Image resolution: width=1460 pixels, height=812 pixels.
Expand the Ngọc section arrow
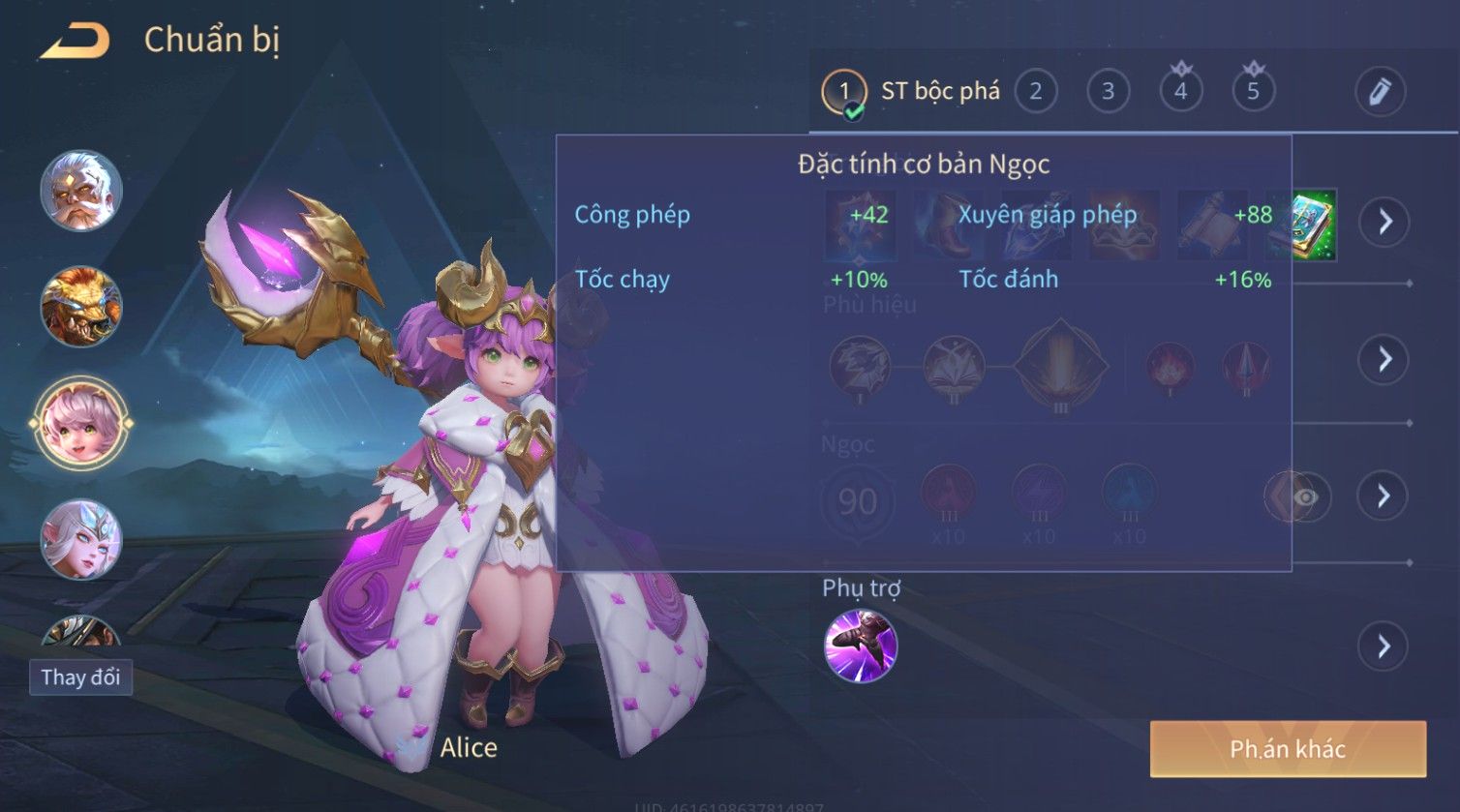(x=1384, y=496)
